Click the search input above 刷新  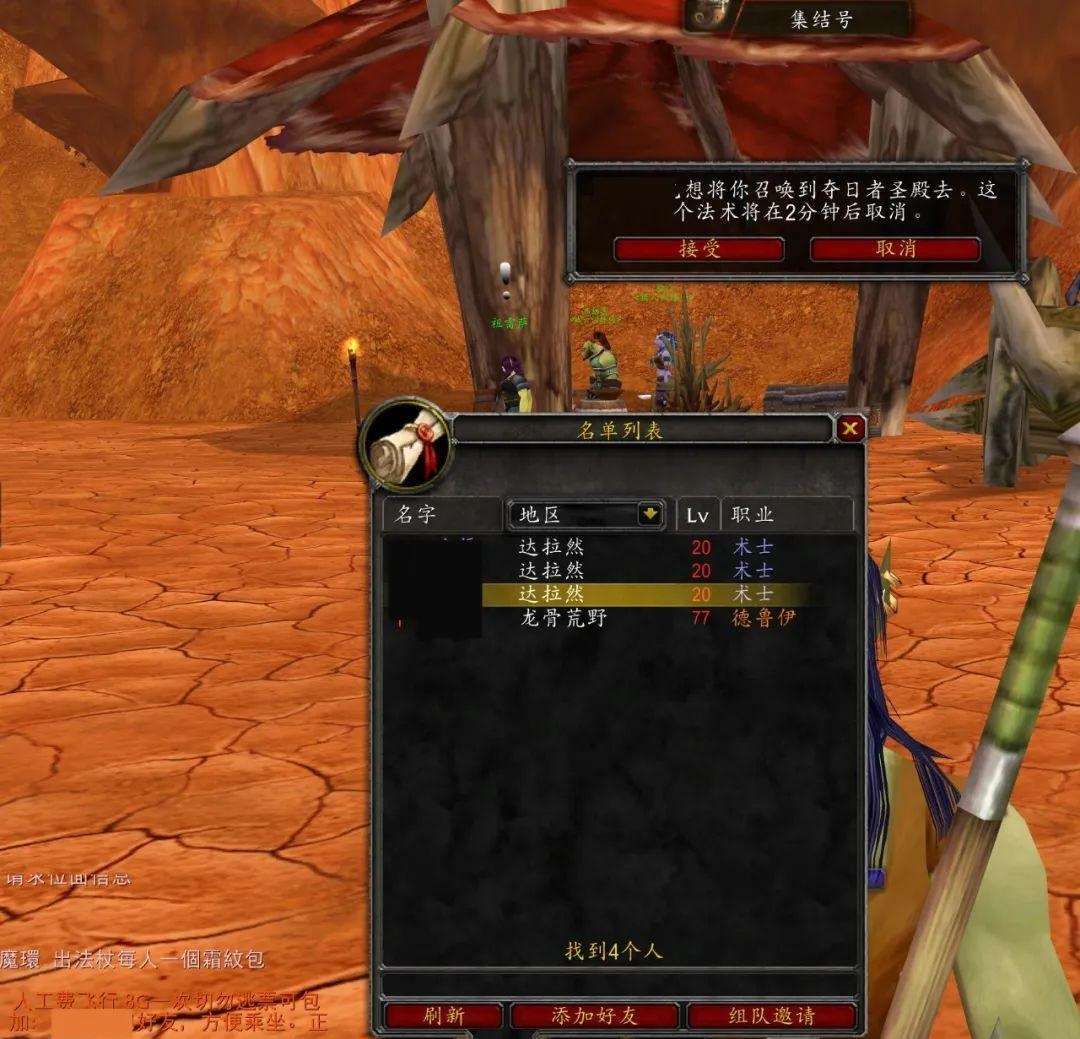618,984
